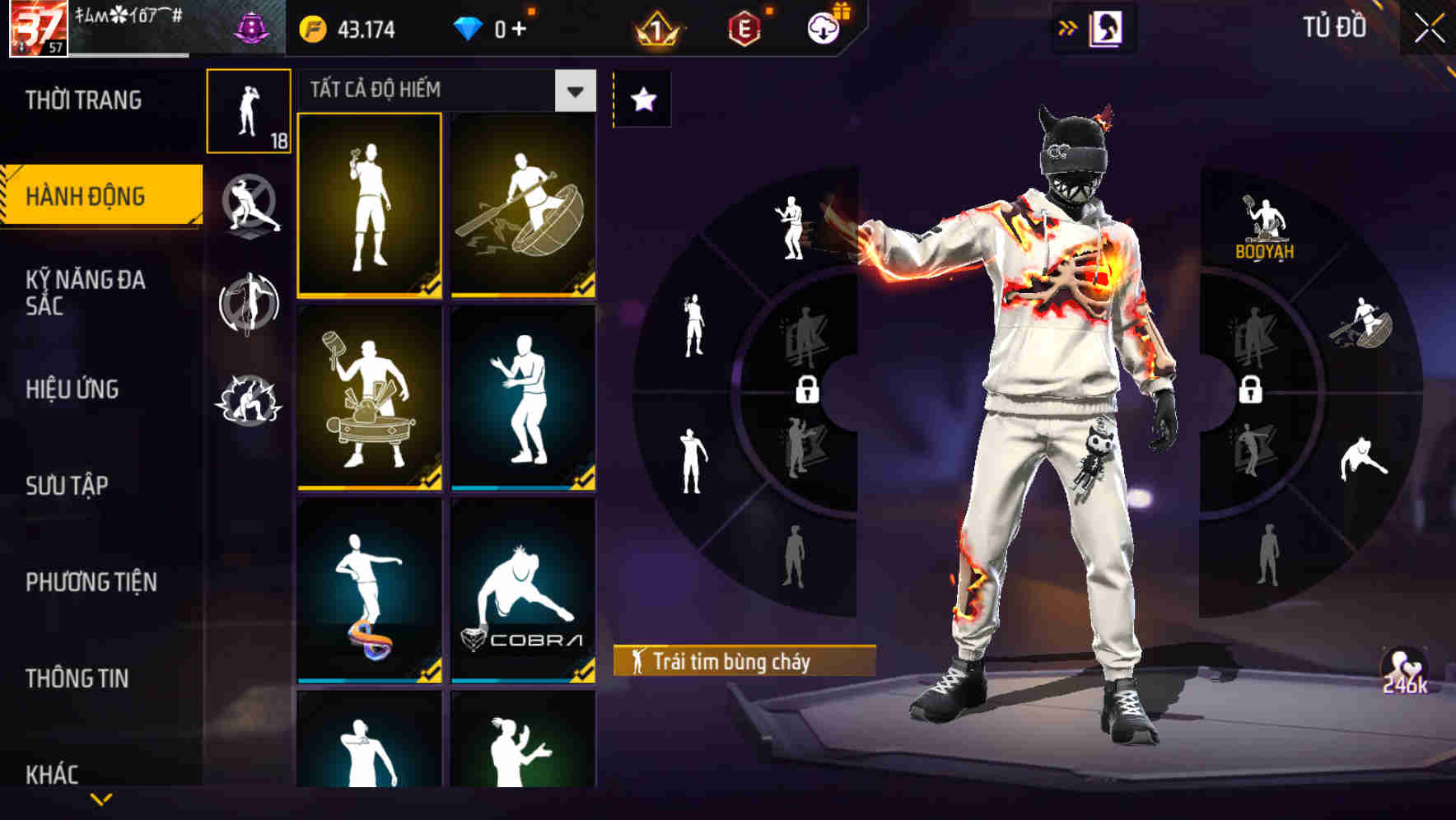Open the PHƯƠNG TIỆN section
The width and height of the screenshot is (1456, 820).
coord(91,580)
